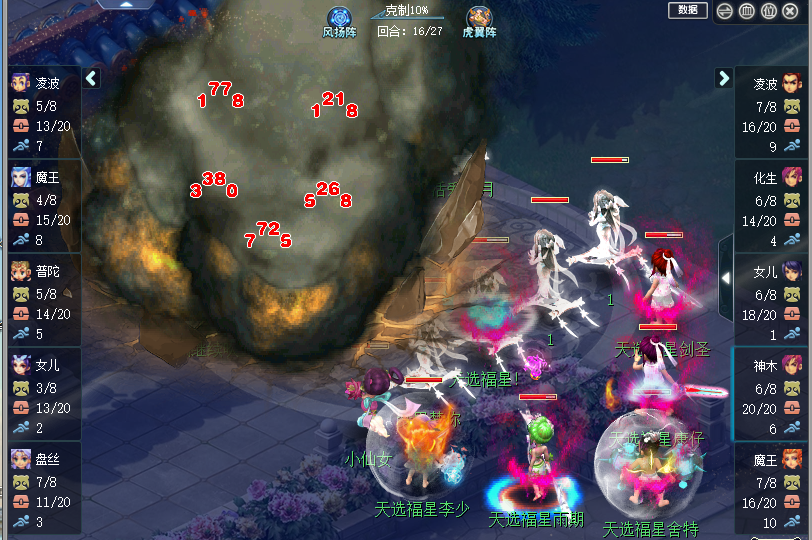Image resolution: width=812 pixels, height=540 pixels.
Task: Select the 风扬阵 formation icon
Action: (x=339, y=18)
